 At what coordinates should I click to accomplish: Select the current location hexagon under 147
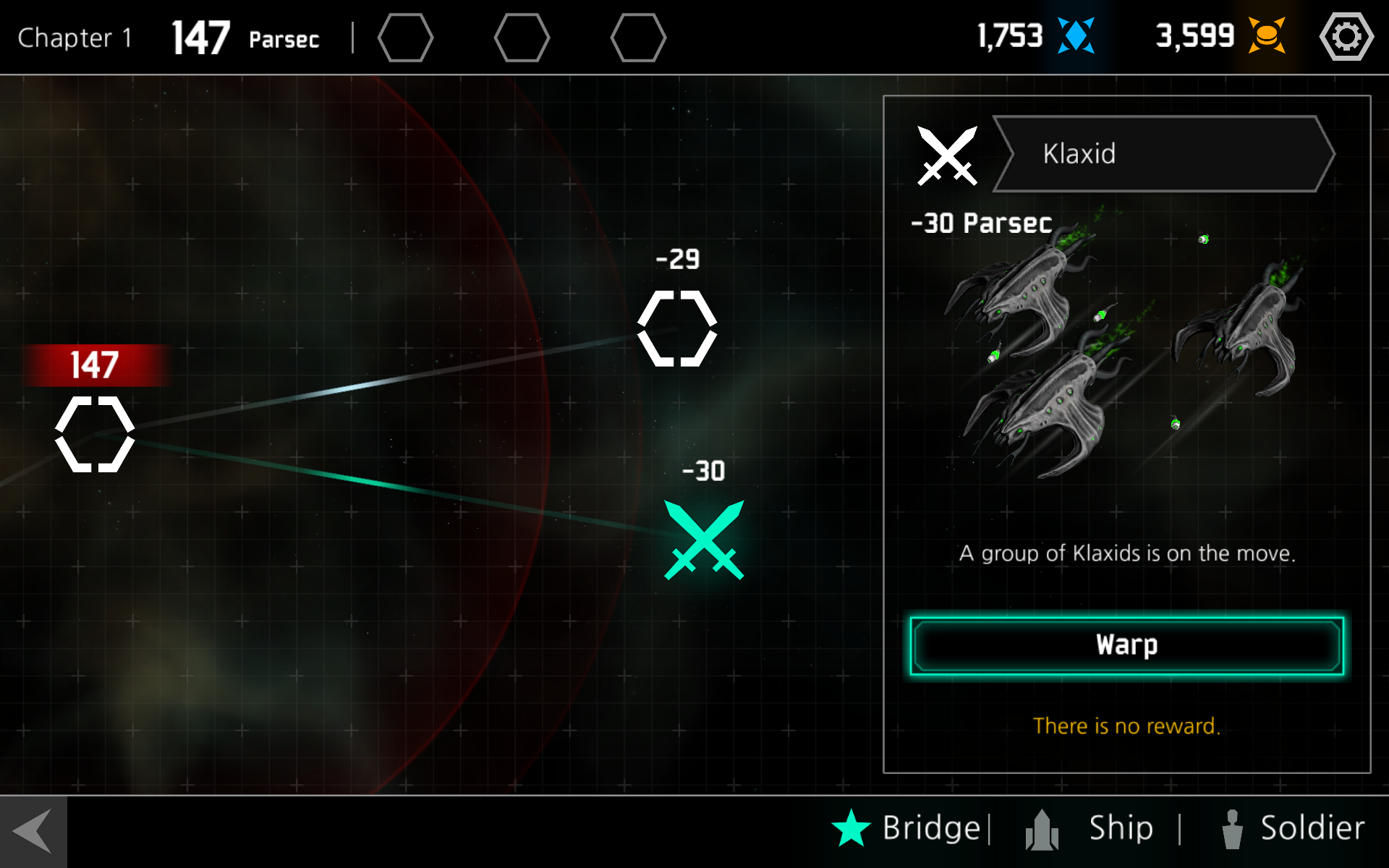(95, 434)
